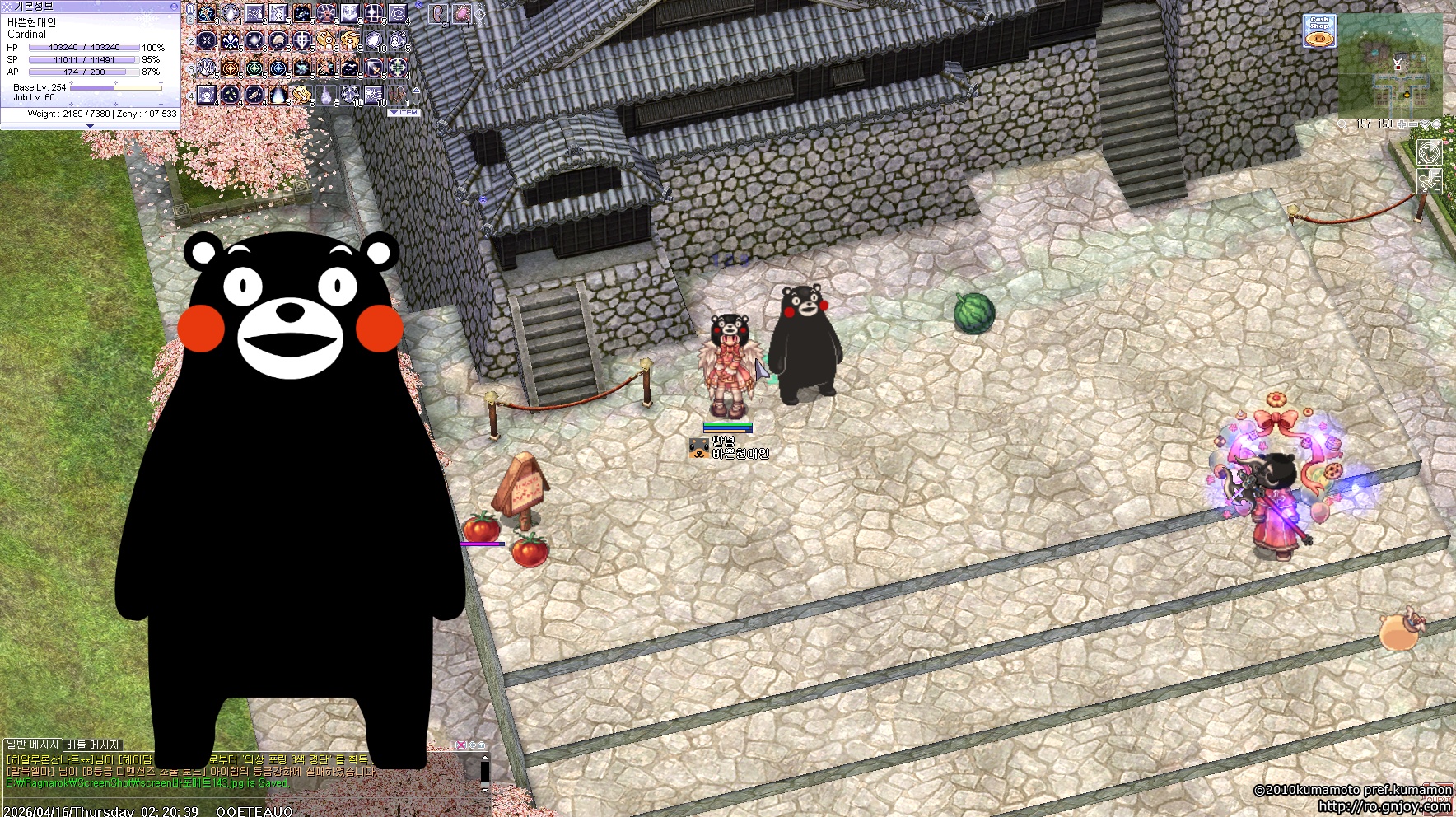Screen dimensions: 1456x817
Task: Switch to the 일반 메시지 chat tab
Action: click(33, 745)
